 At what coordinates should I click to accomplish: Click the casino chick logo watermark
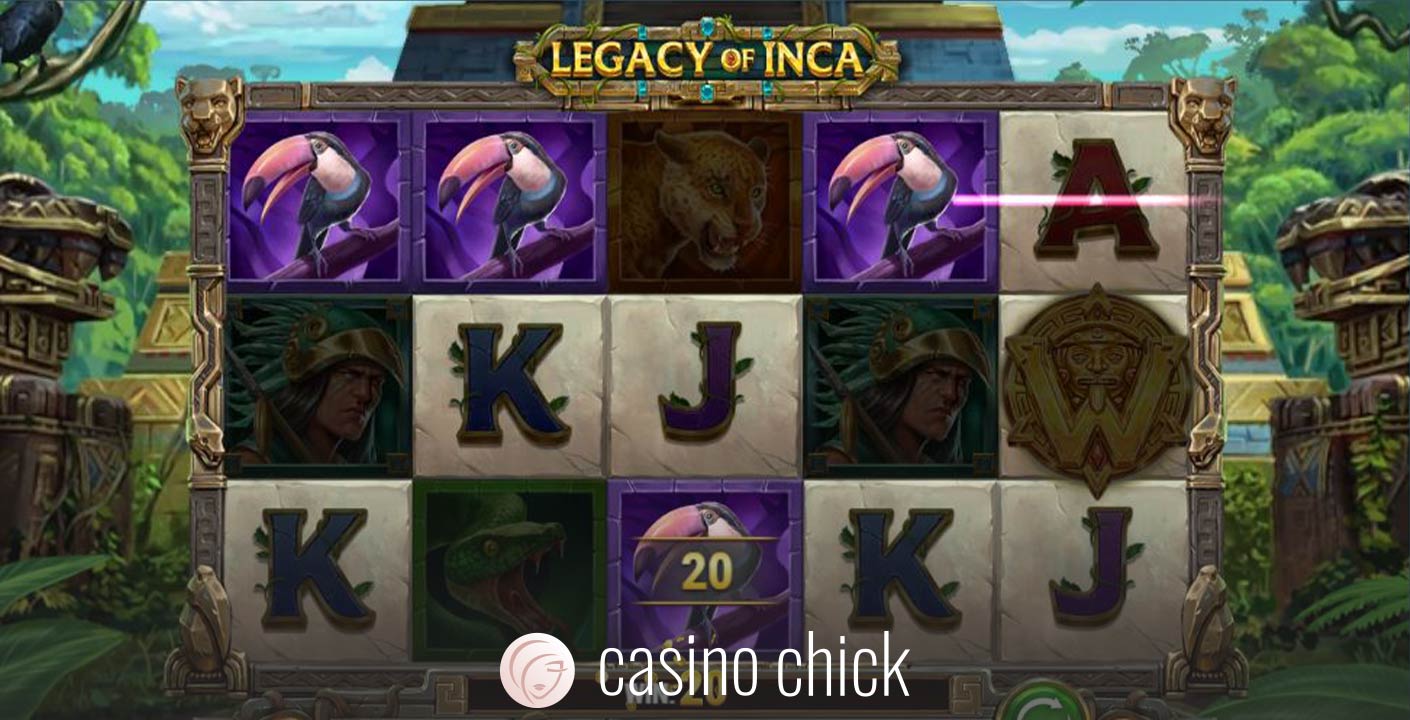point(704,669)
